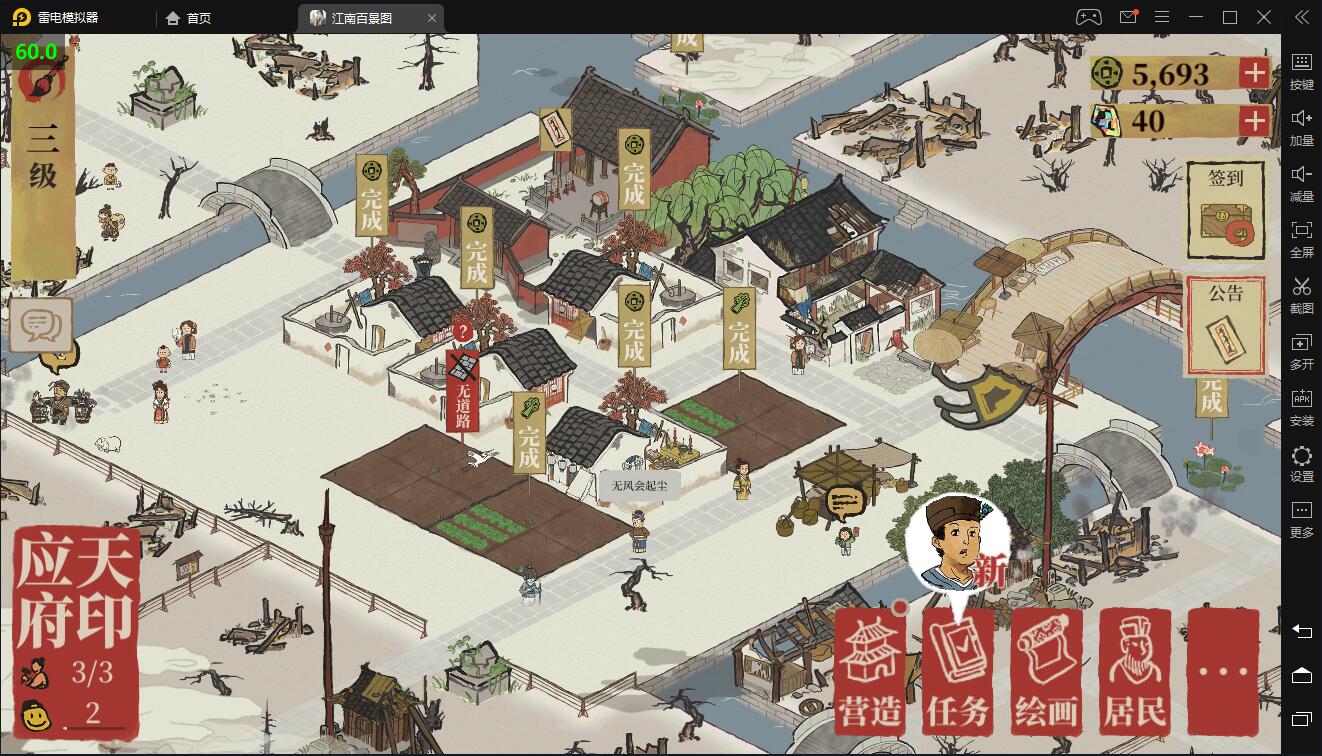
Task: Take a screenshot with 截图 emulator tool
Action: click(1301, 294)
